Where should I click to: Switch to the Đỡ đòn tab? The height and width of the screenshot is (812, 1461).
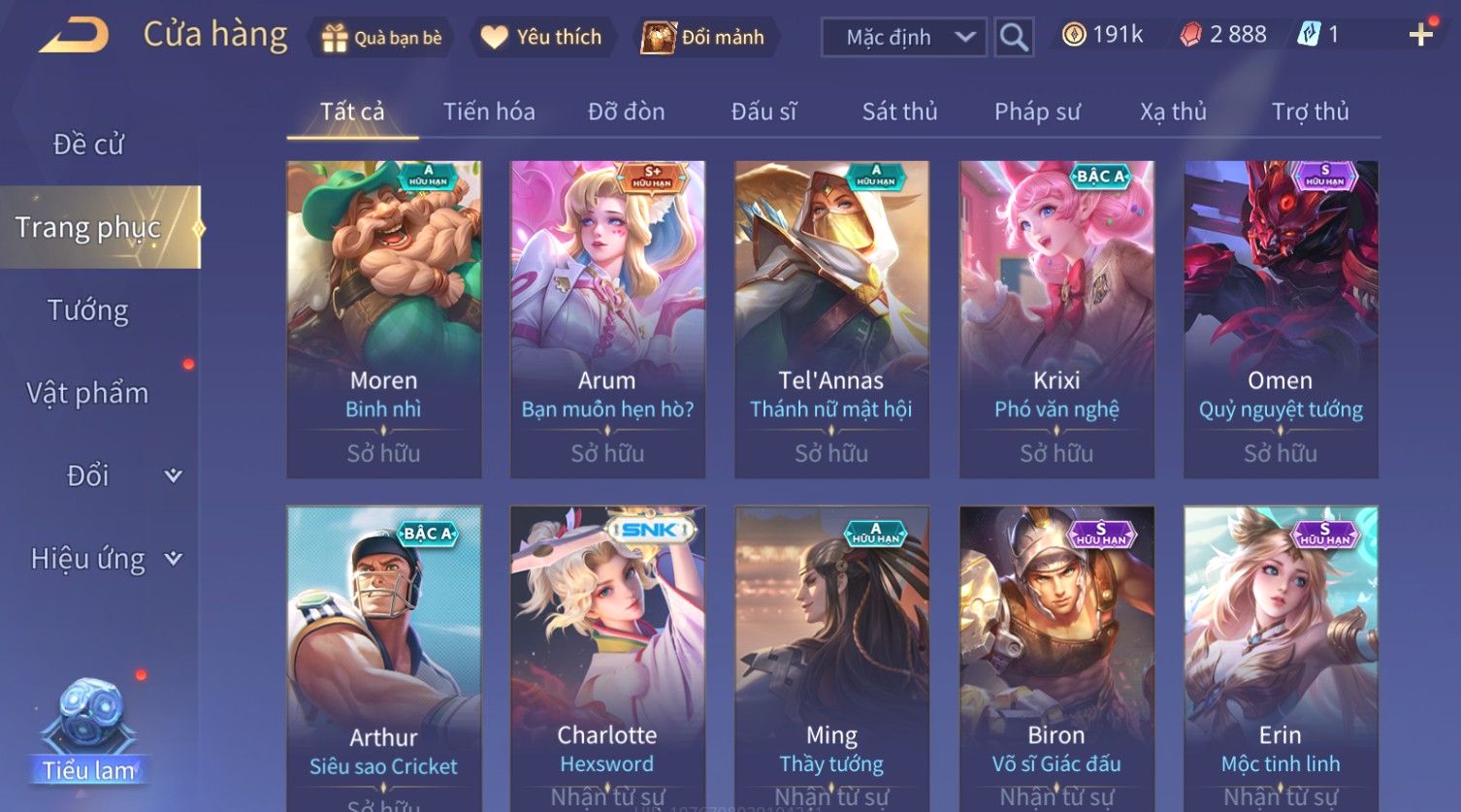pos(626,112)
